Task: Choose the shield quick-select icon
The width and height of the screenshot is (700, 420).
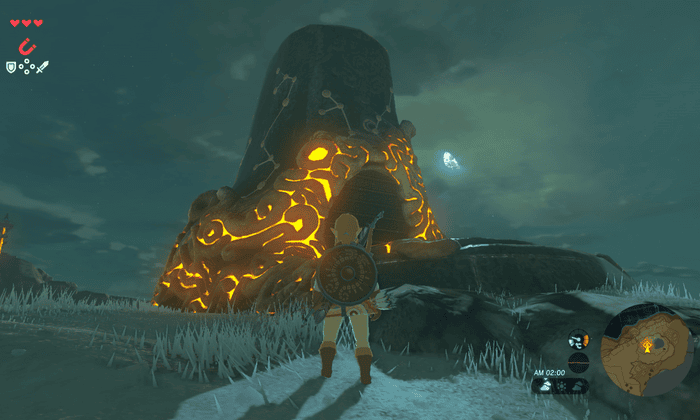Action: pyautogui.click(x=11, y=66)
